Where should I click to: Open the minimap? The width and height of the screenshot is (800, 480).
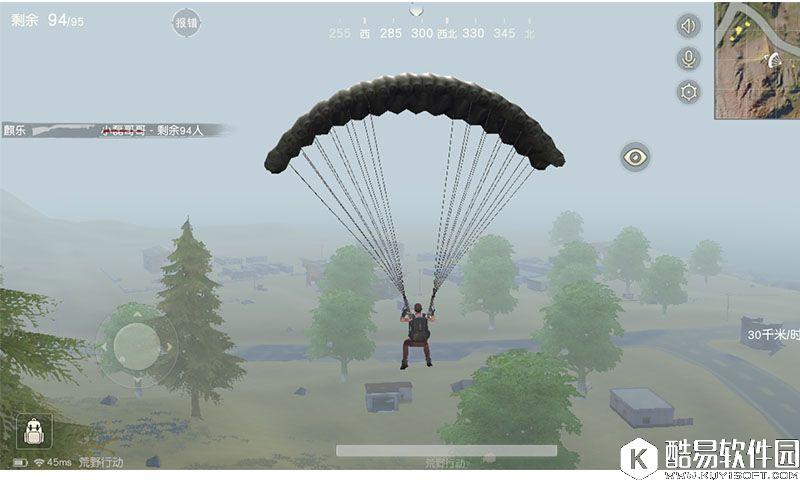[x=757, y=60]
